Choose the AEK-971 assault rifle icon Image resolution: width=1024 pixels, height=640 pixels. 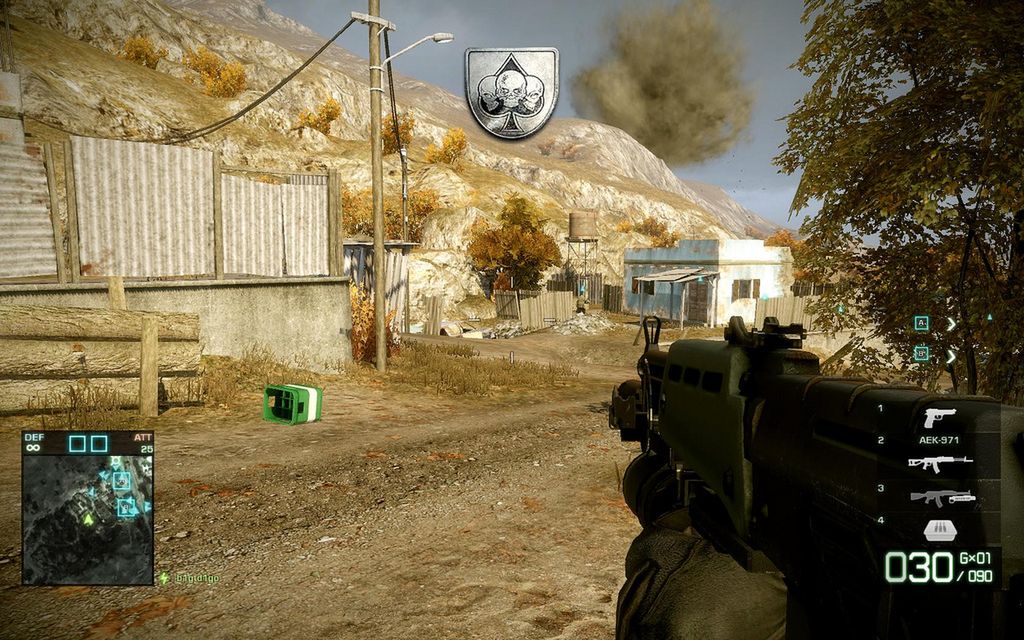pyautogui.click(x=938, y=462)
